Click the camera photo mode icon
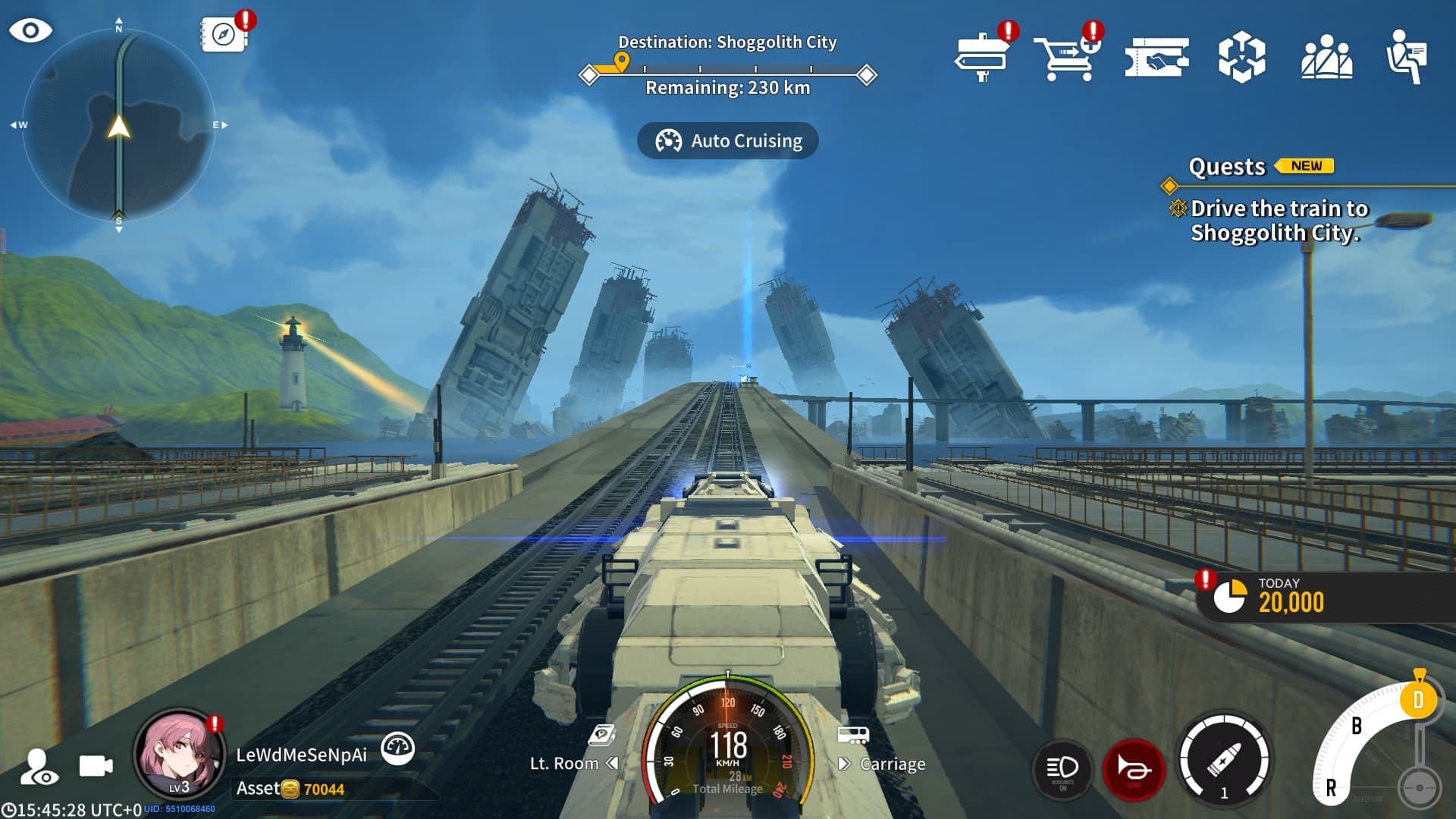This screenshot has height=819, width=1456. click(x=96, y=766)
